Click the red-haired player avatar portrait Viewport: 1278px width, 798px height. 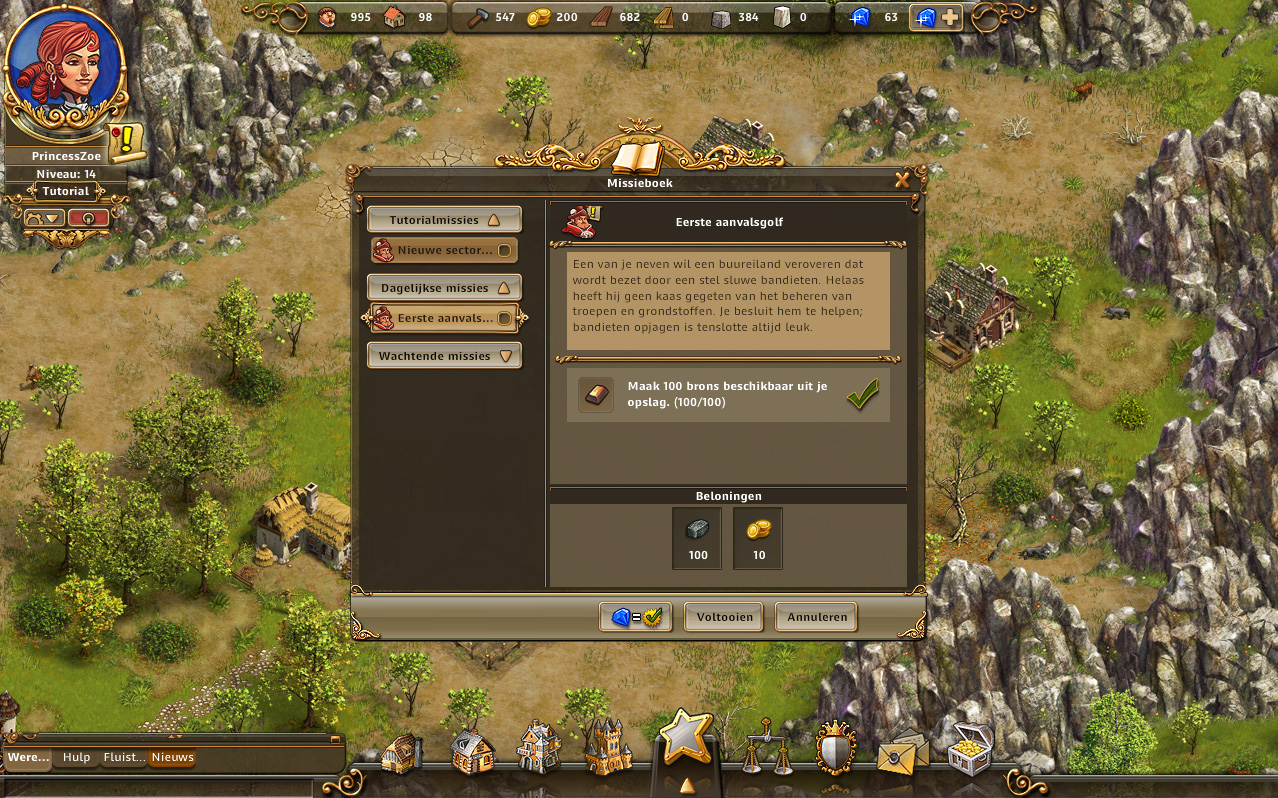[x=66, y=70]
